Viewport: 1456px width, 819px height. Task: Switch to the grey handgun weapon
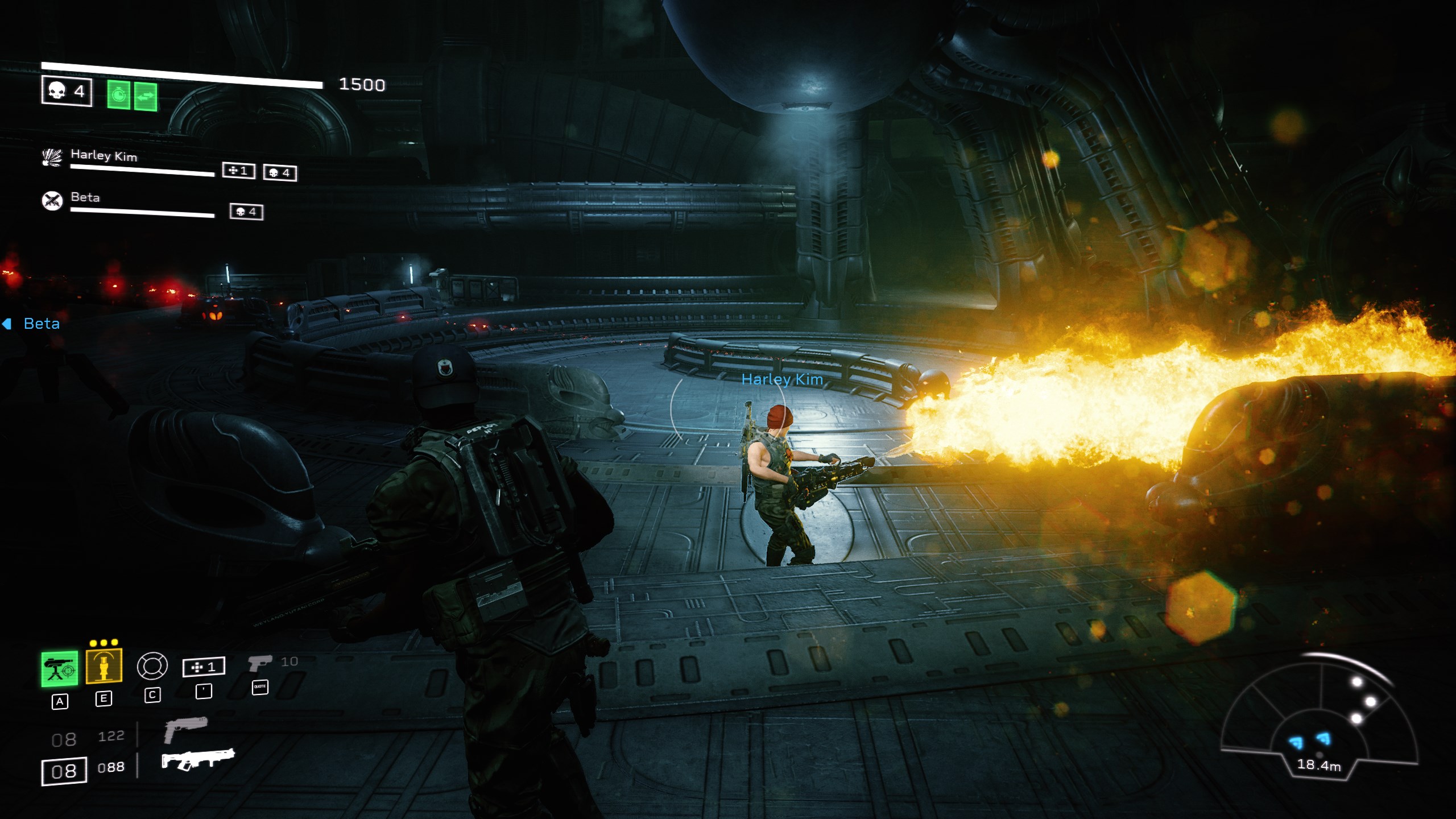pos(185,729)
